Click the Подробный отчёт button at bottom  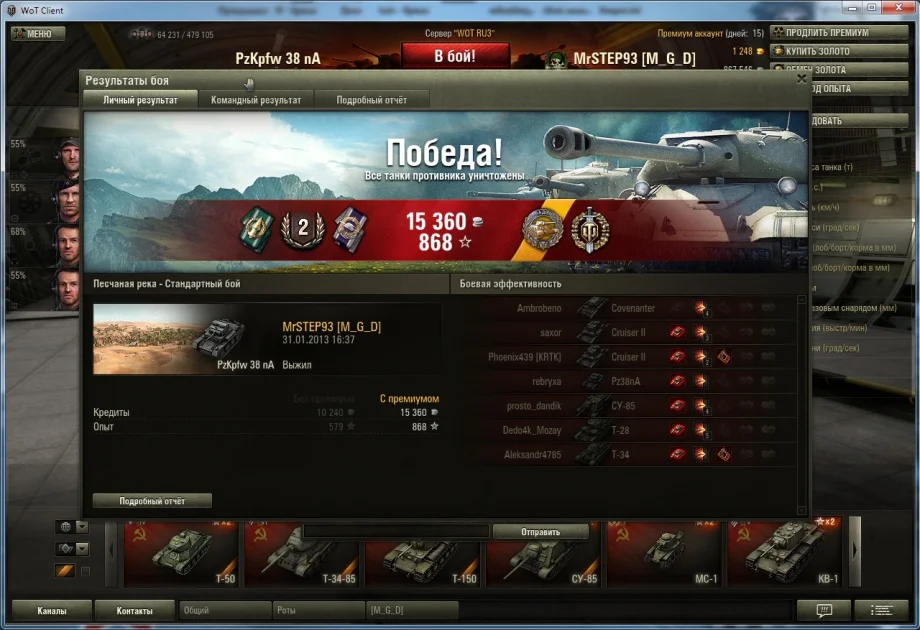pyautogui.click(x=152, y=500)
